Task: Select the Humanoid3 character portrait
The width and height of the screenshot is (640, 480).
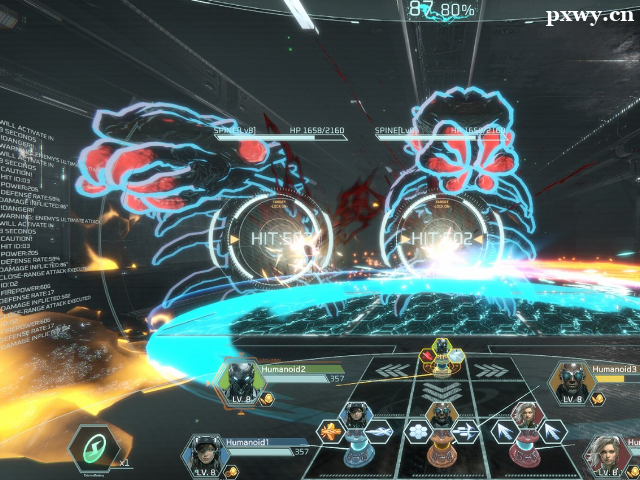Action: [x=571, y=380]
